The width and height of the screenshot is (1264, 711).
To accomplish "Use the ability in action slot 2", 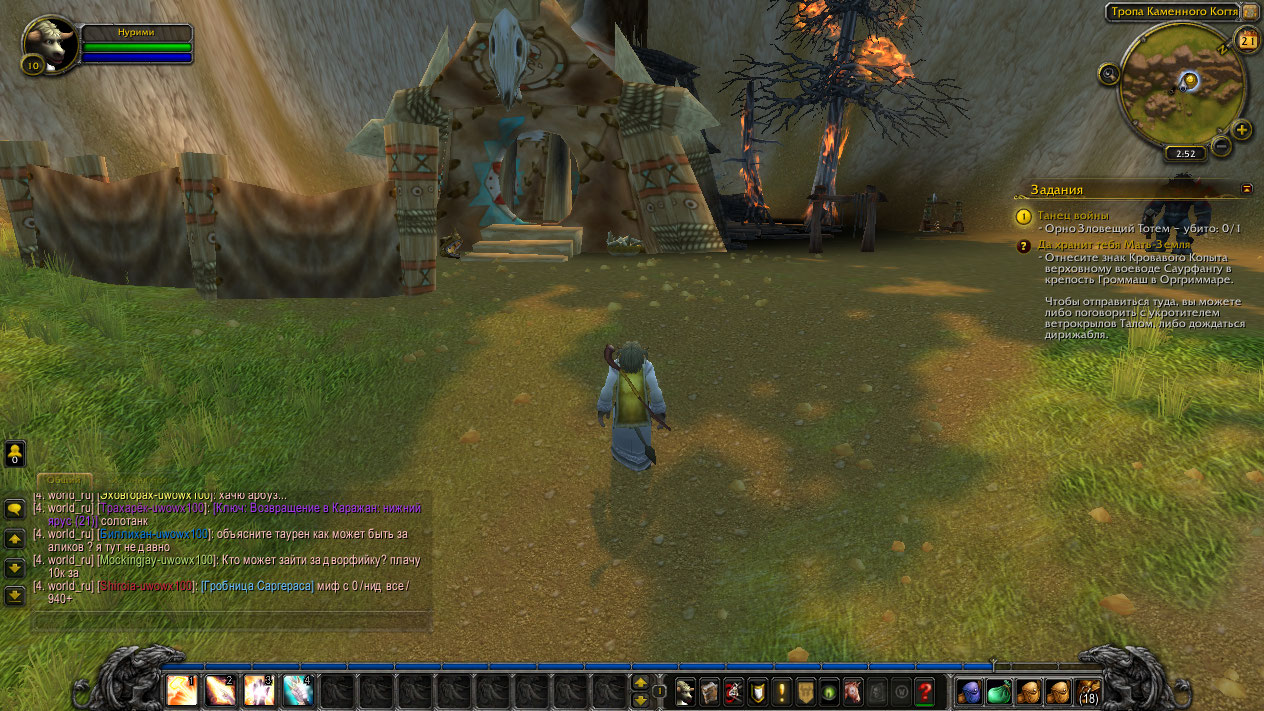I will 220,690.
